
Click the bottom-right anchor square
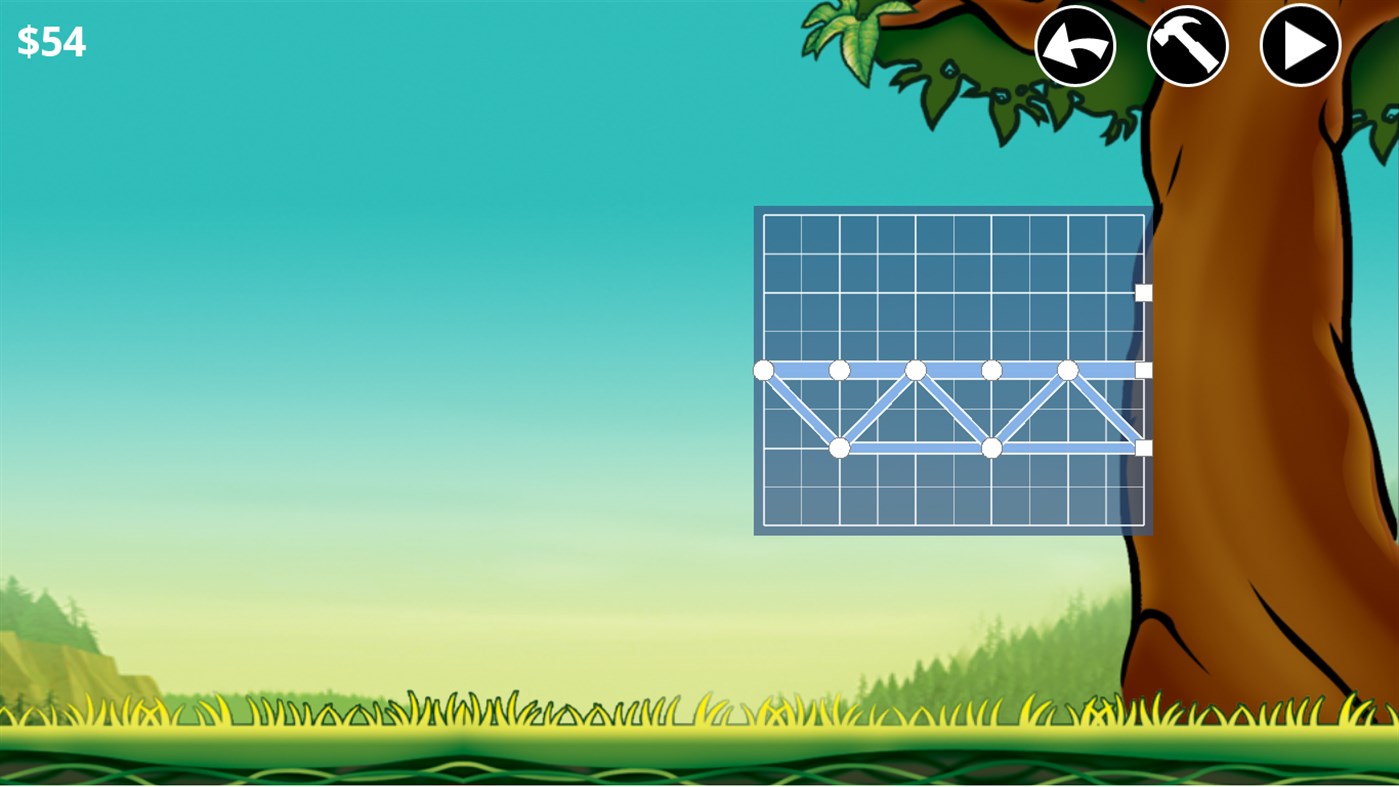tap(1141, 448)
